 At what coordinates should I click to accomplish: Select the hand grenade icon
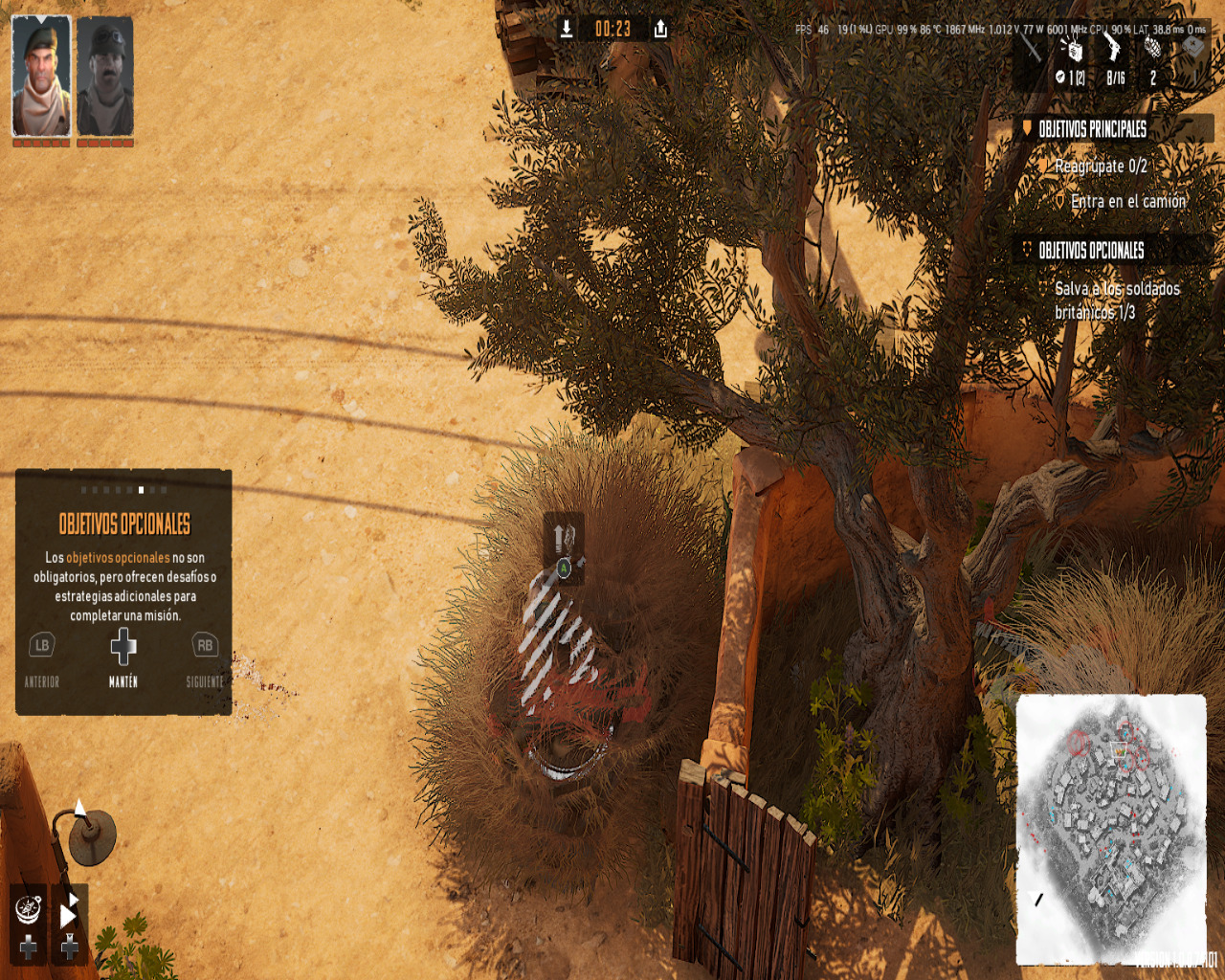1153,46
